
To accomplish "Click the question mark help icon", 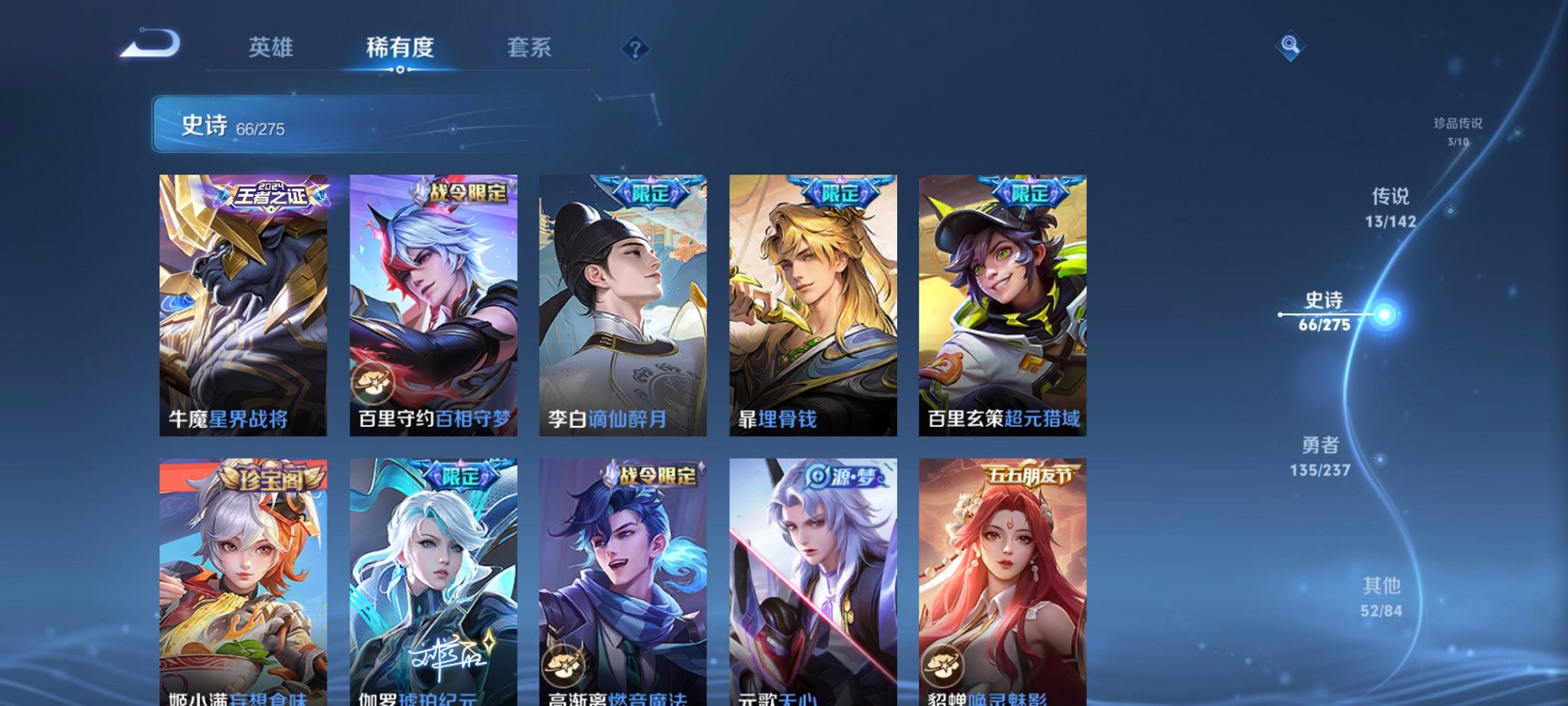I will point(634,49).
